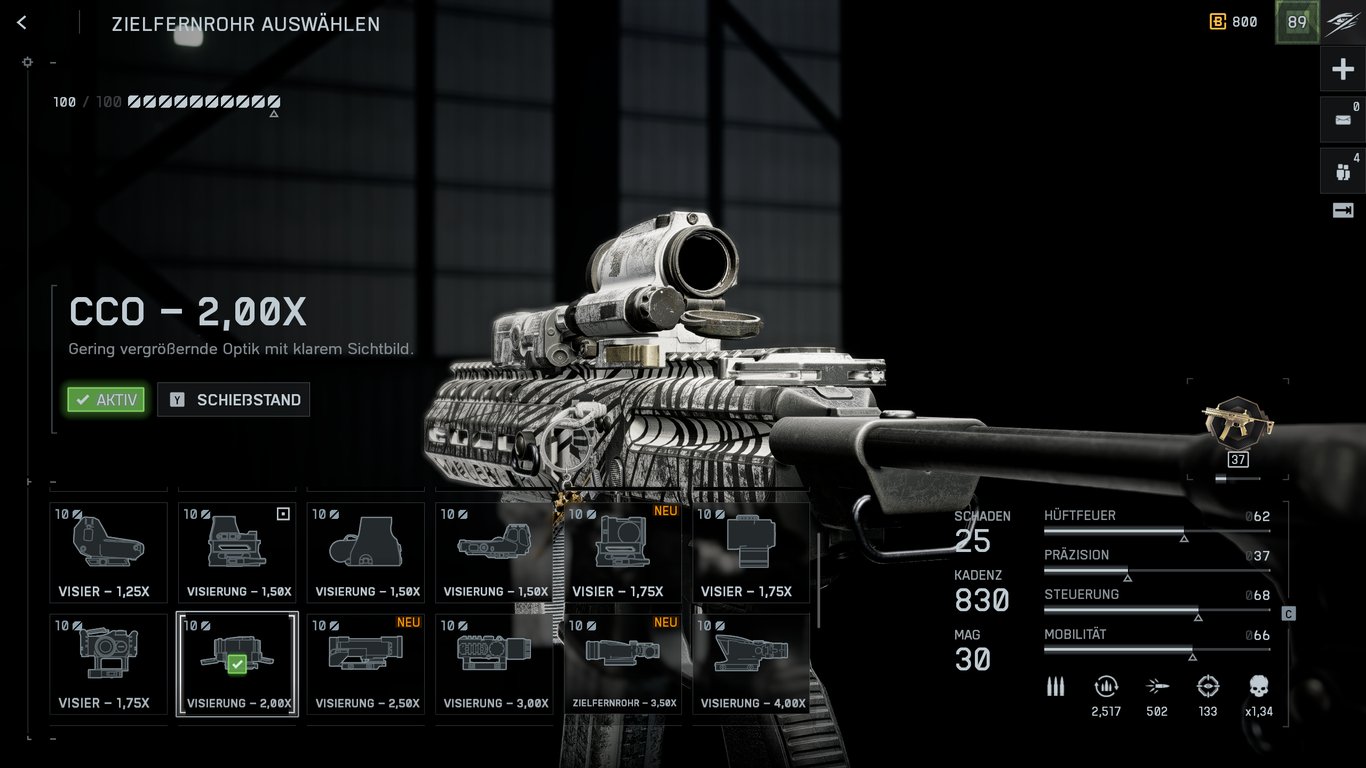Pick the Visierung – 2,50X scope
Image resolution: width=1366 pixels, height=768 pixels.
(x=366, y=664)
